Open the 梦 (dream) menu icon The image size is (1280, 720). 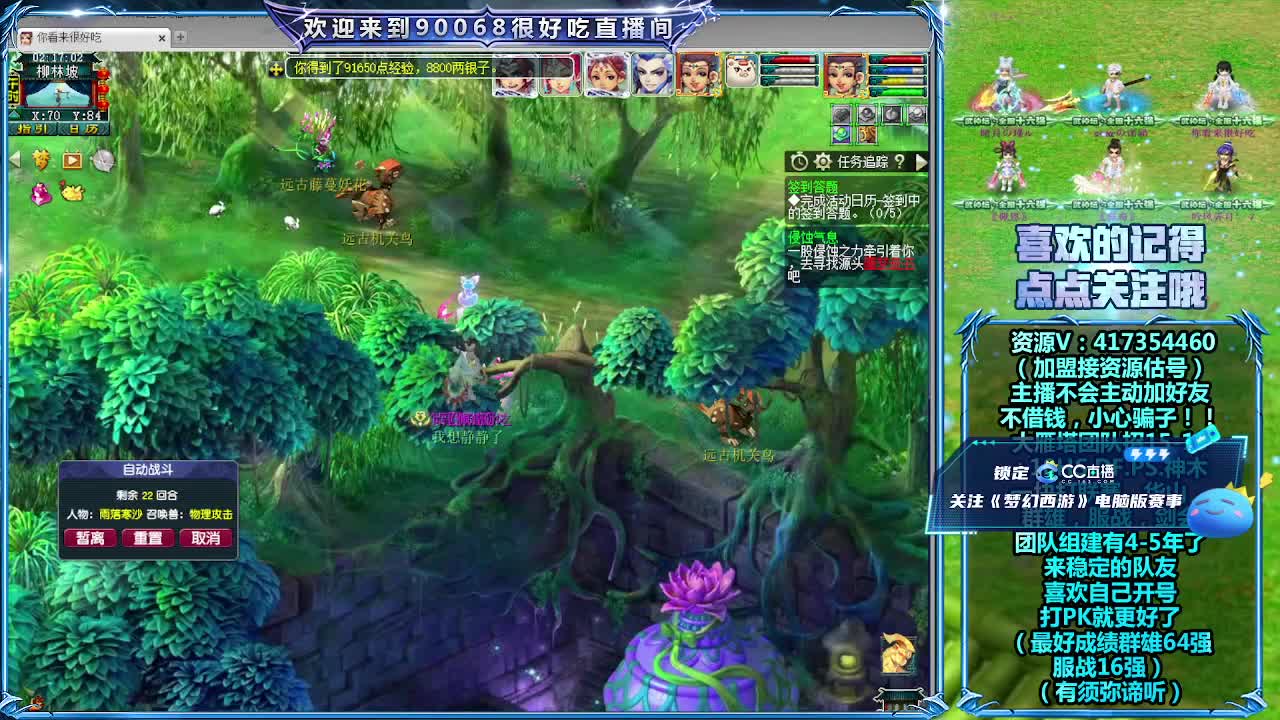[x=40, y=160]
